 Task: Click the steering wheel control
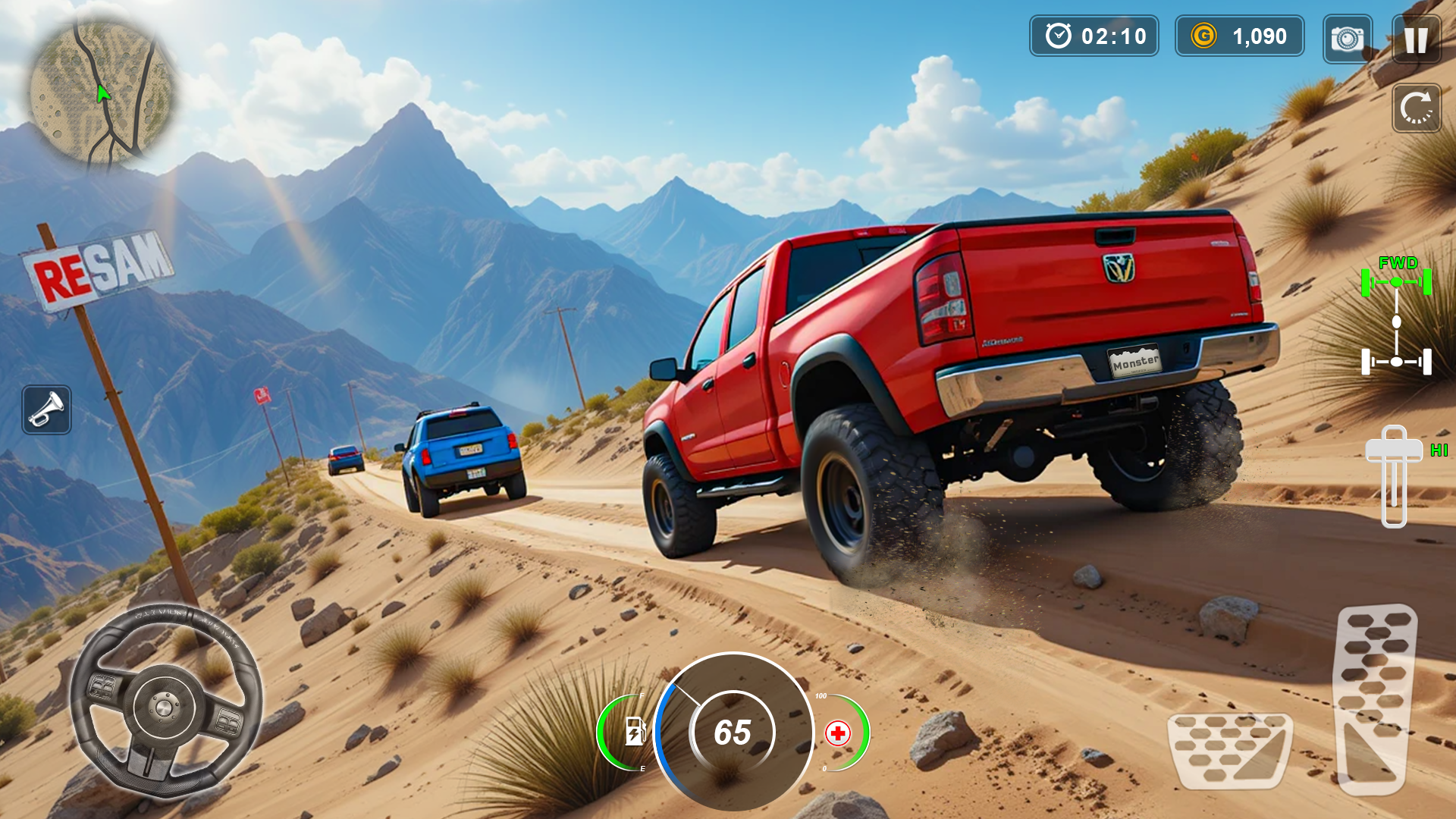point(165,704)
